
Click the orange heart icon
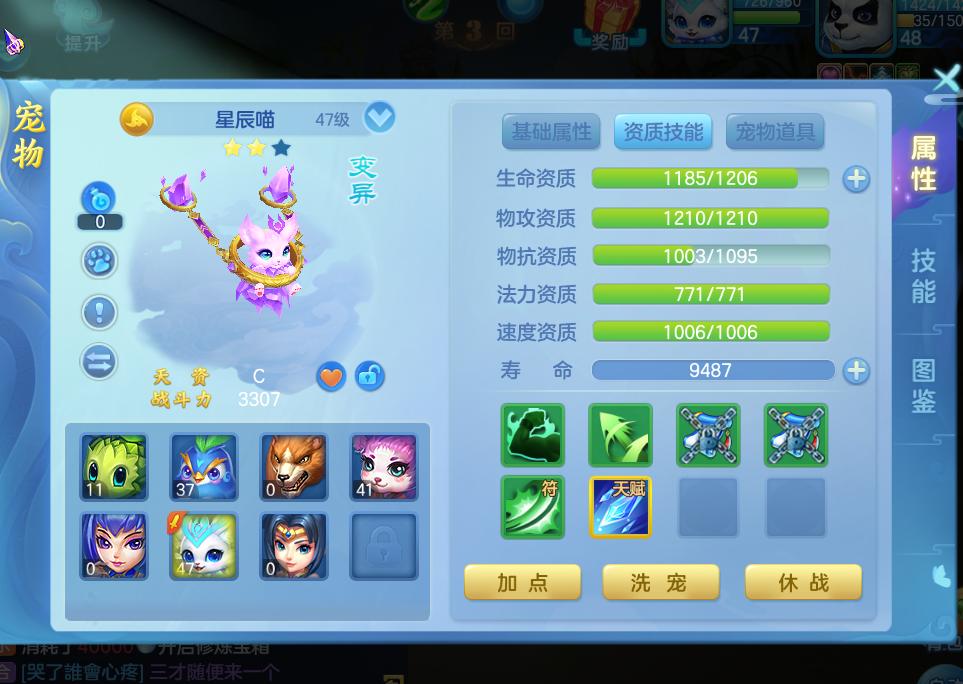pos(331,376)
